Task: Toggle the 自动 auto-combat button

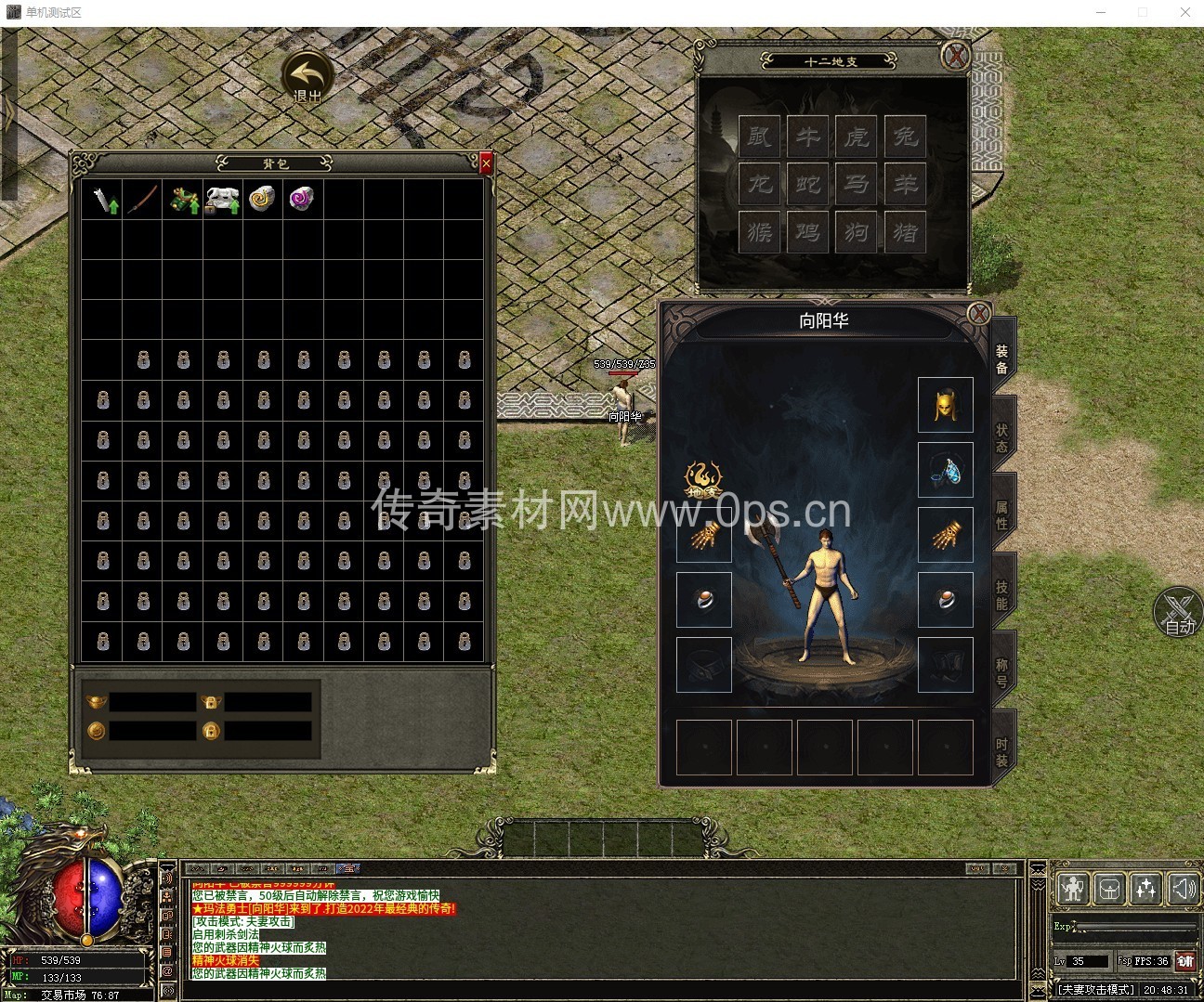Action: (1178, 613)
